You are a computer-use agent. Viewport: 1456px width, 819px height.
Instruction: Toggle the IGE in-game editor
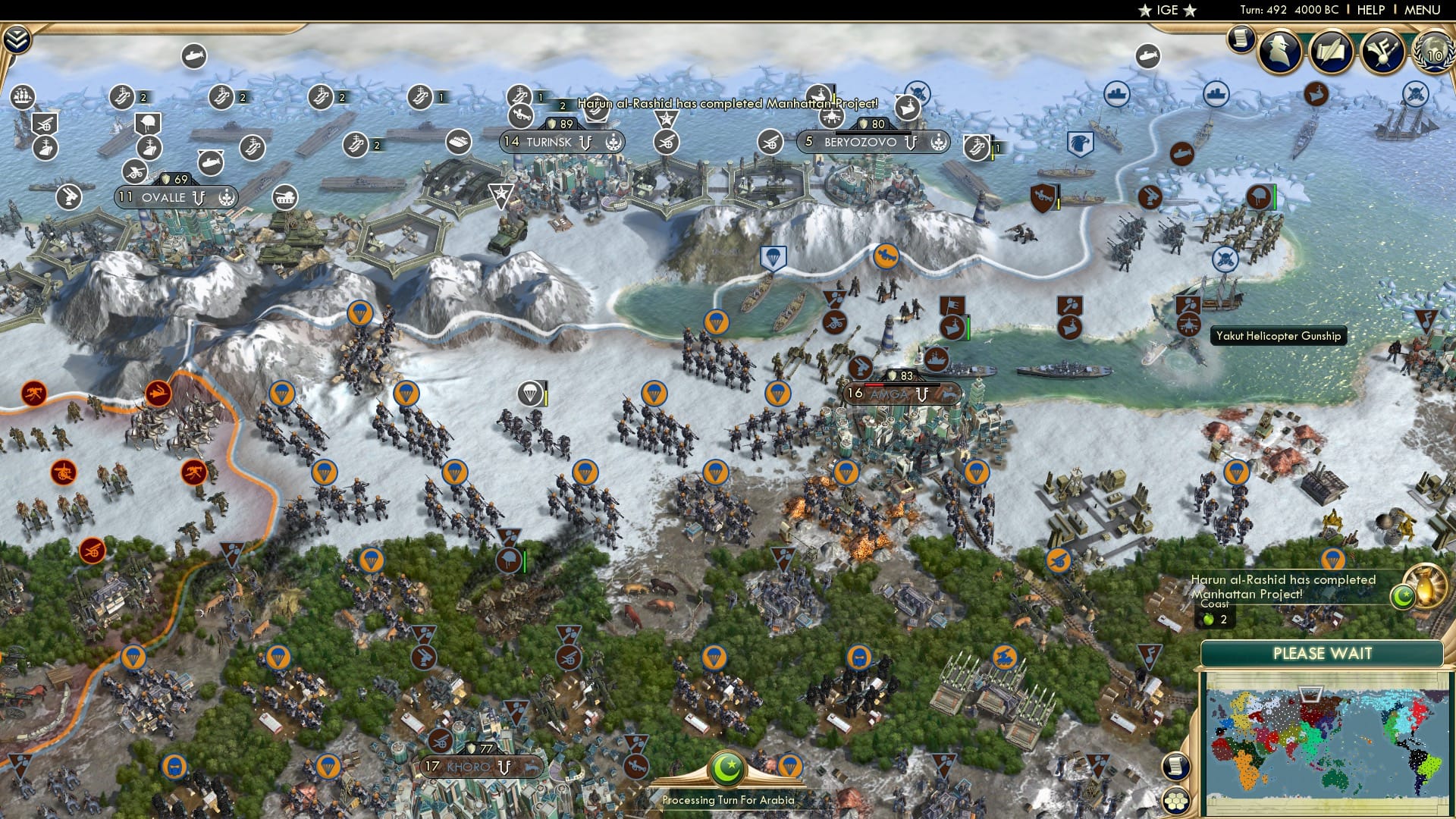click(1168, 10)
